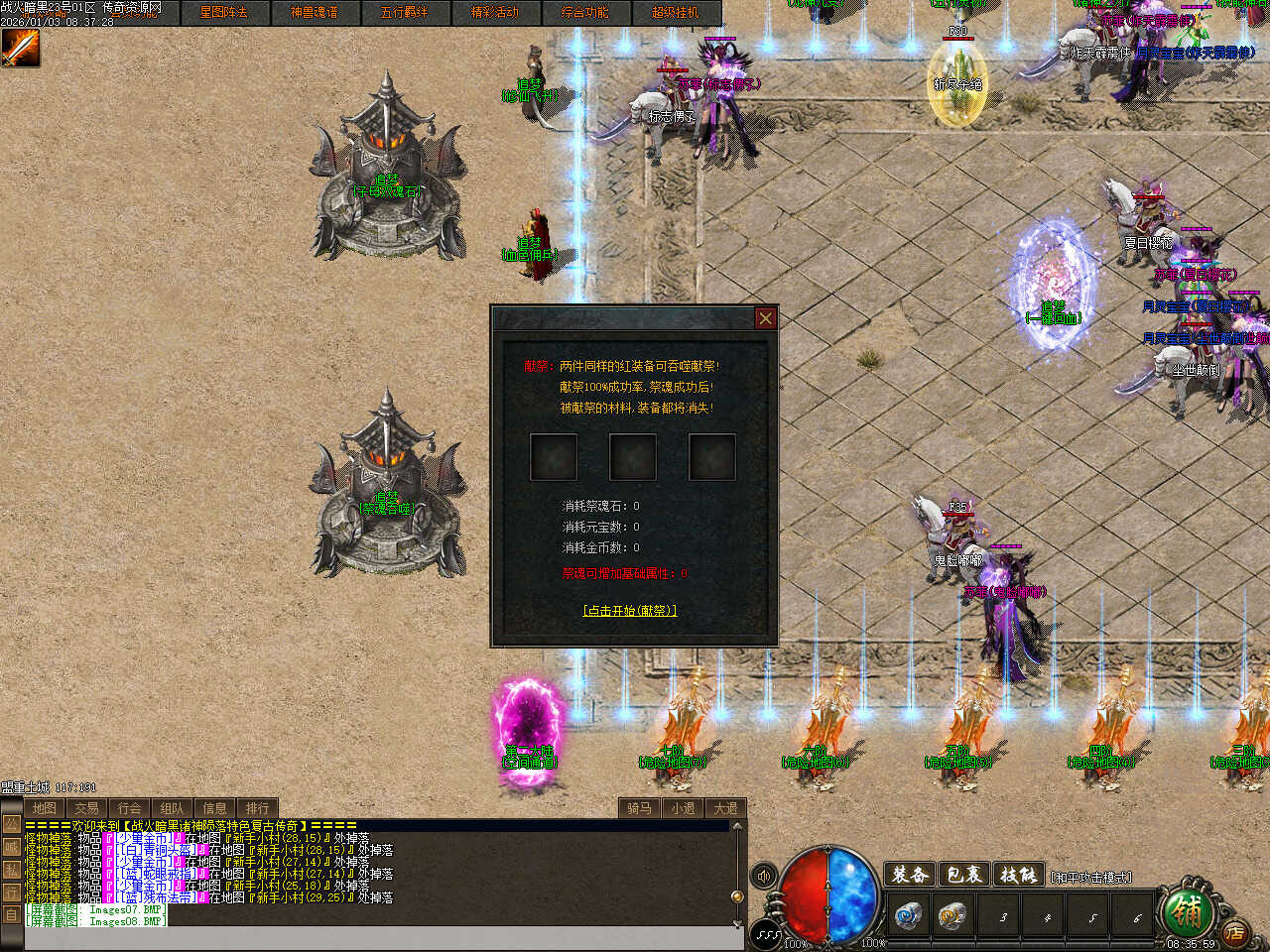Toggle mount with the 骑马 button
Image resolution: width=1270 pixels, height=952 pixels.
coord(640,808)
